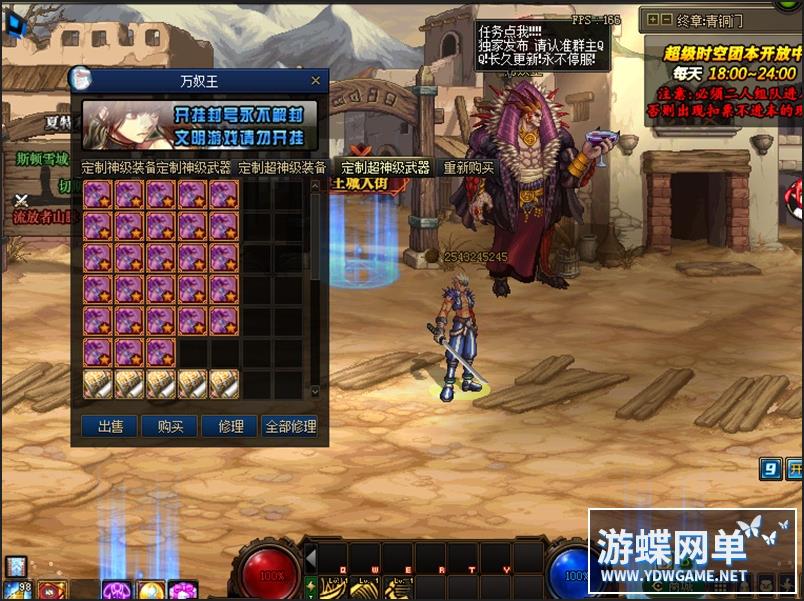Image resolution: width=804 pixels, height=601 pixels.
Task: Click the 出售 sell button
Action: 110,426
